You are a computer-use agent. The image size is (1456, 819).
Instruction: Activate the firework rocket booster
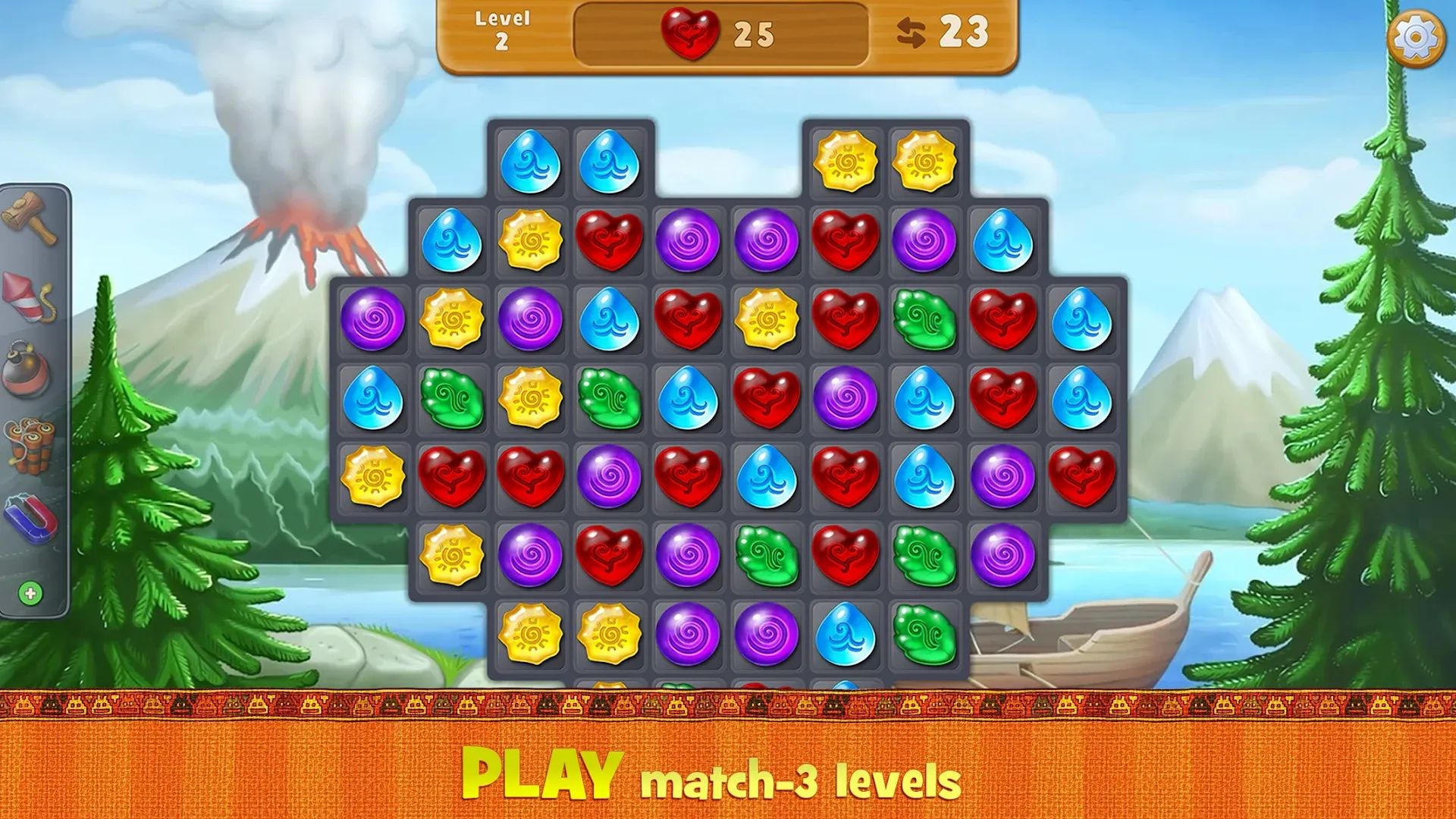pos(28,297)
